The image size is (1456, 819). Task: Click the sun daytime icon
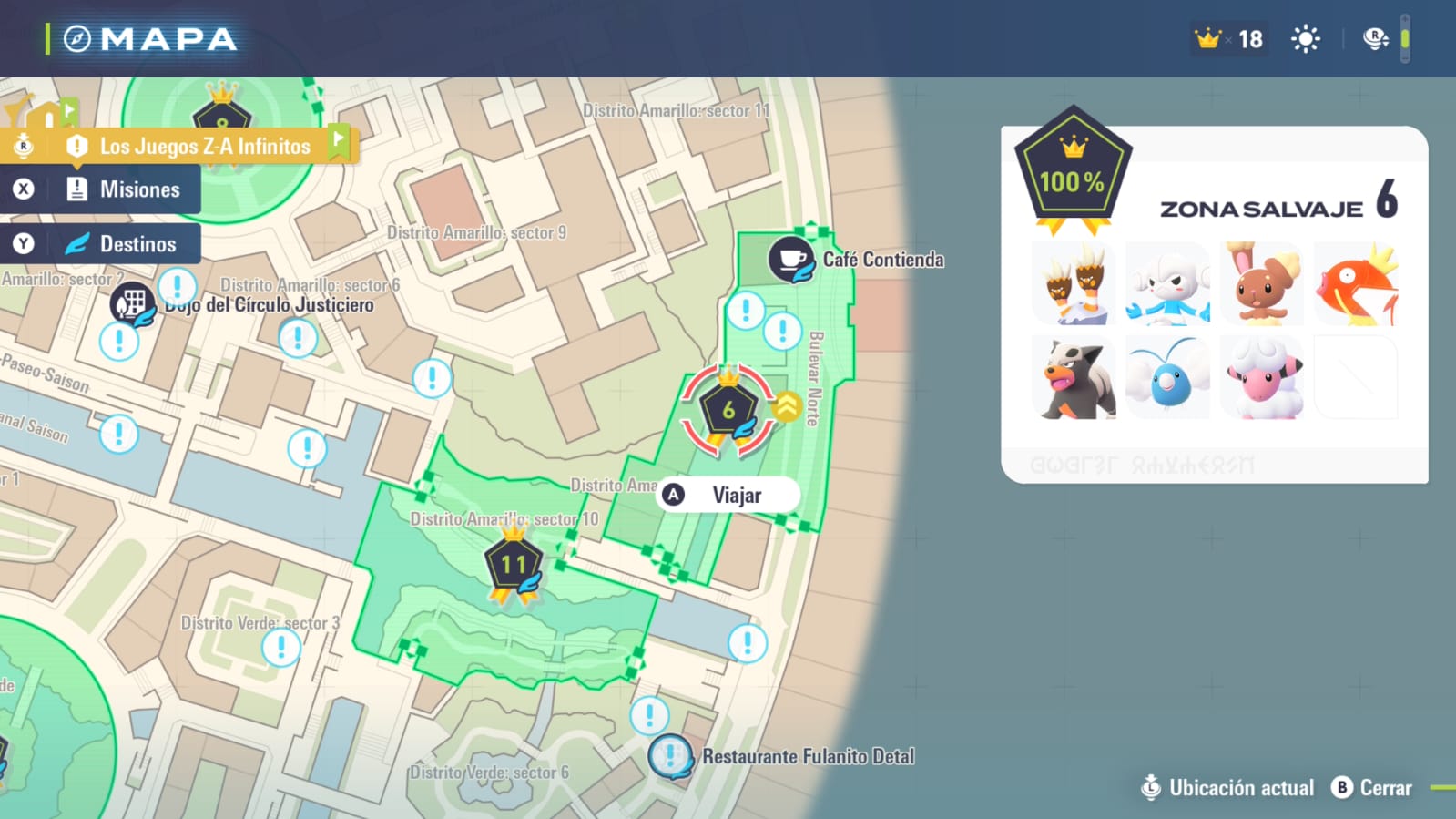(1305, 39)
